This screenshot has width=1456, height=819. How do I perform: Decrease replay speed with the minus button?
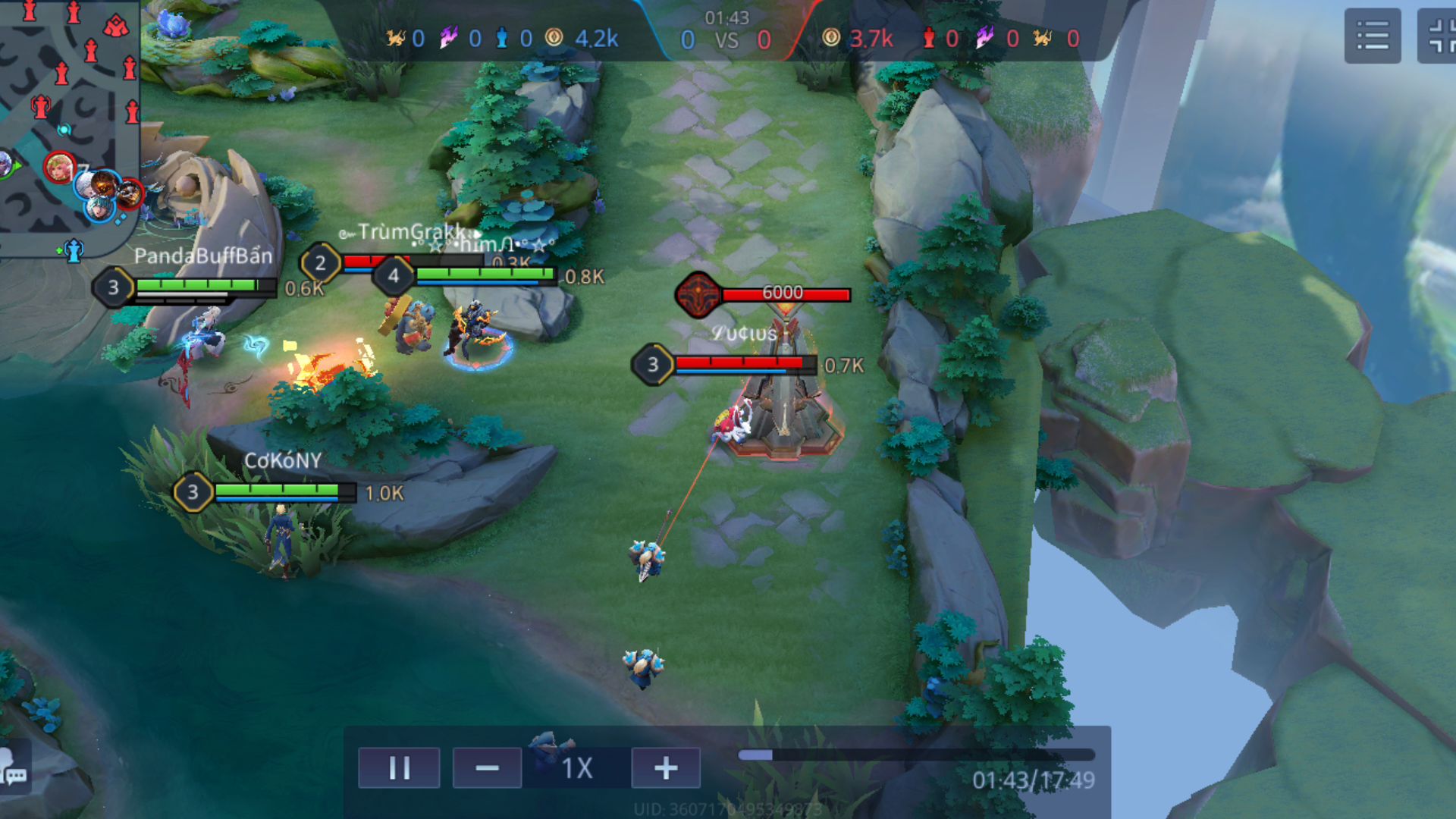(487, 768)
